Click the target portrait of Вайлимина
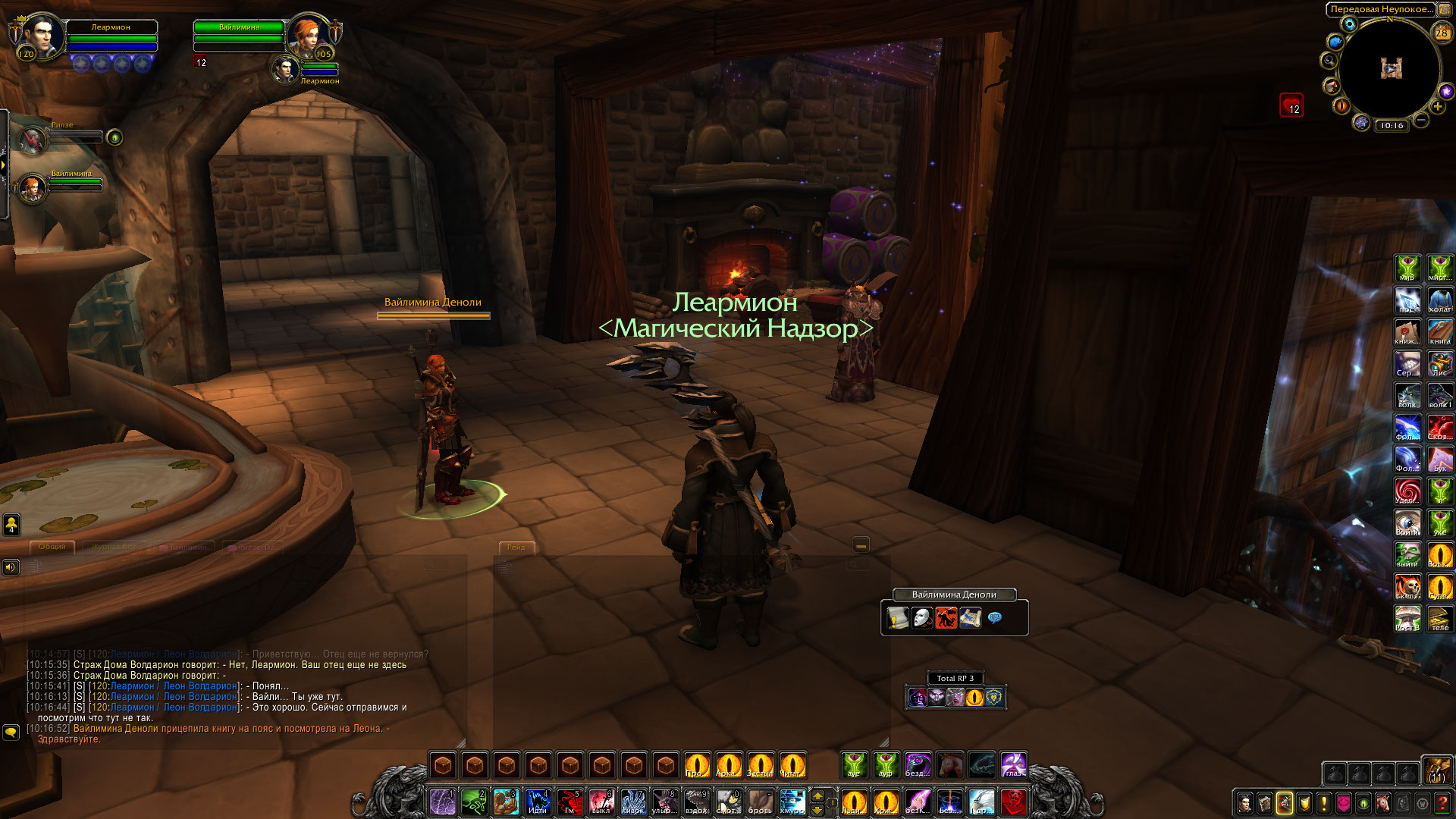1456x819 pixels. click(308, 36)
